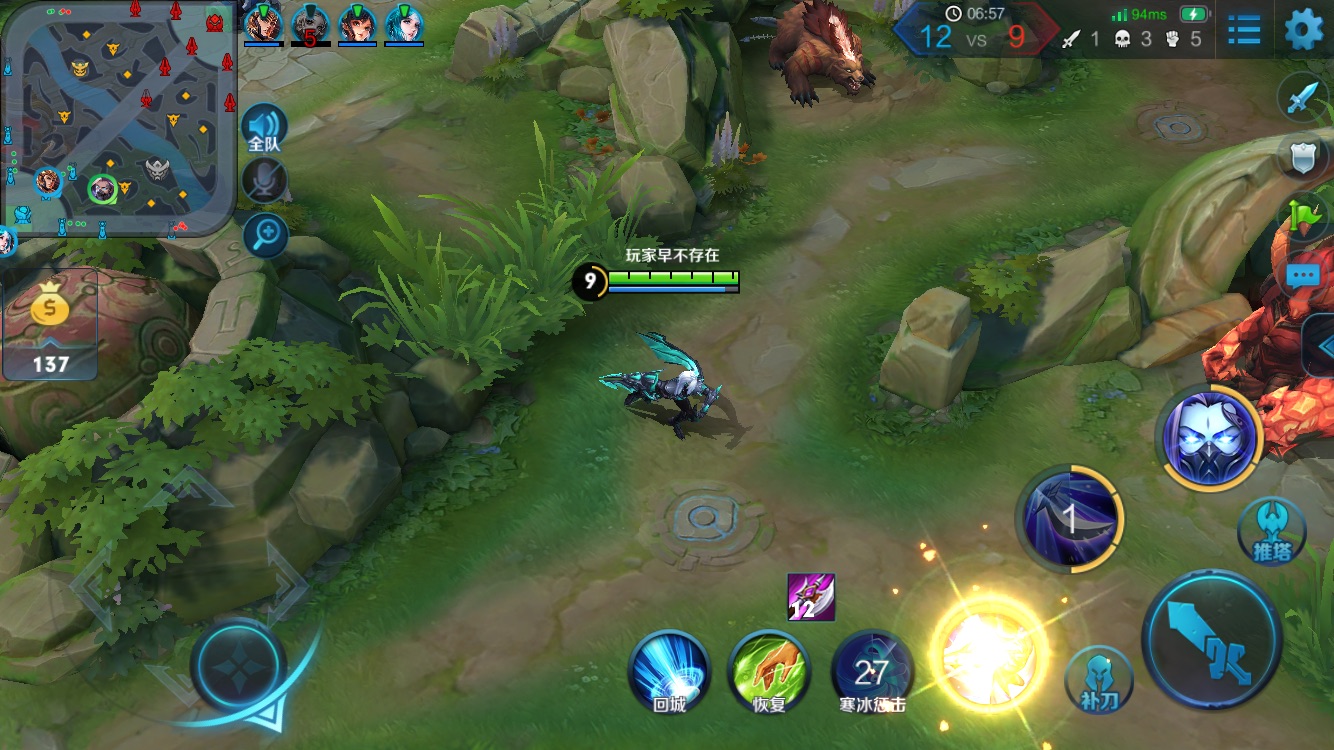Click the minimap
The image size is (1334, 750).
[118, 118]
